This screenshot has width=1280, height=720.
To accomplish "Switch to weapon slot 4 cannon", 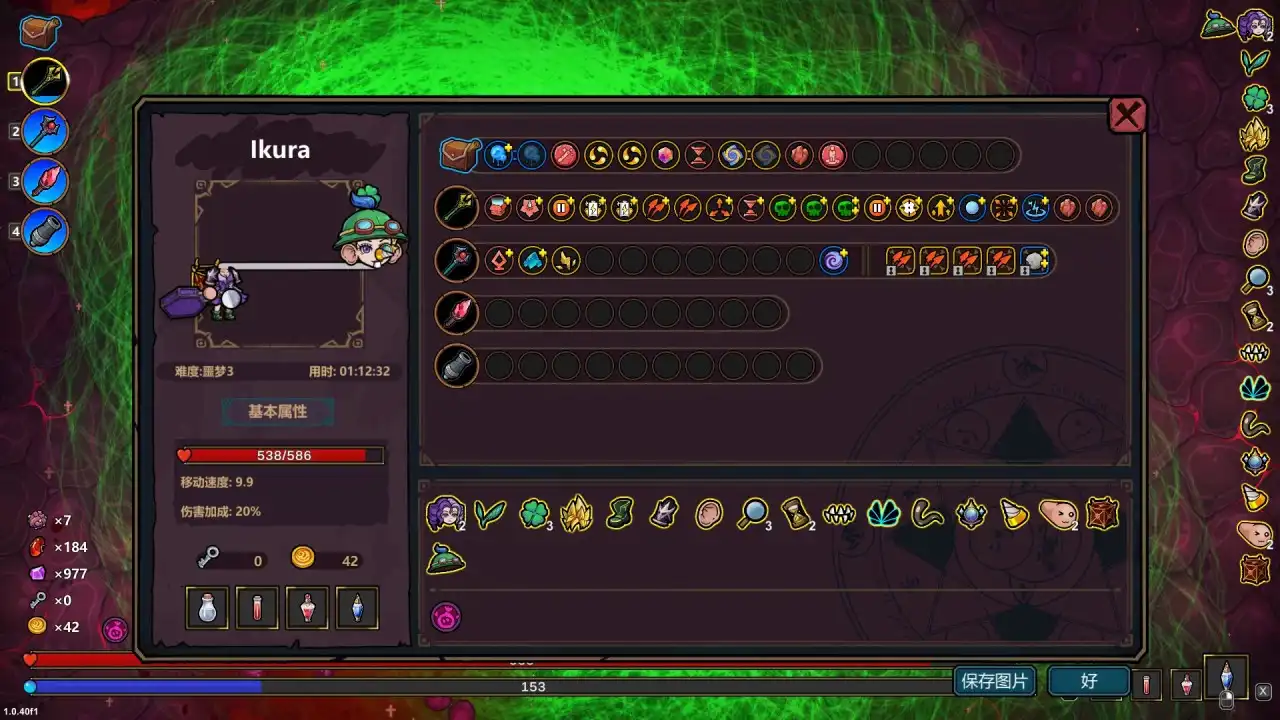I will tap(45, 232).
